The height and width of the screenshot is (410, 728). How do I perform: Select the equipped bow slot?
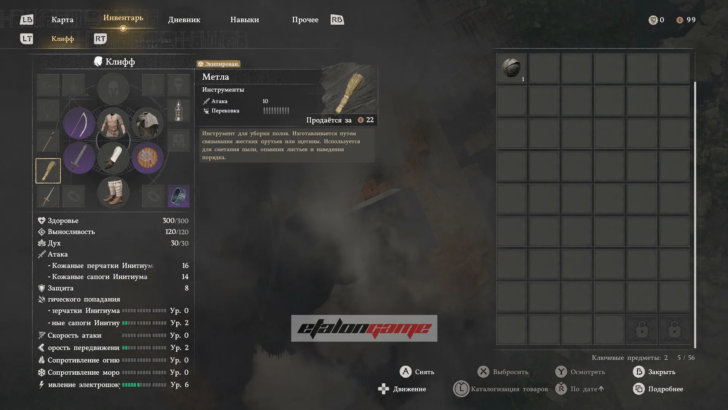click(79, 124)
